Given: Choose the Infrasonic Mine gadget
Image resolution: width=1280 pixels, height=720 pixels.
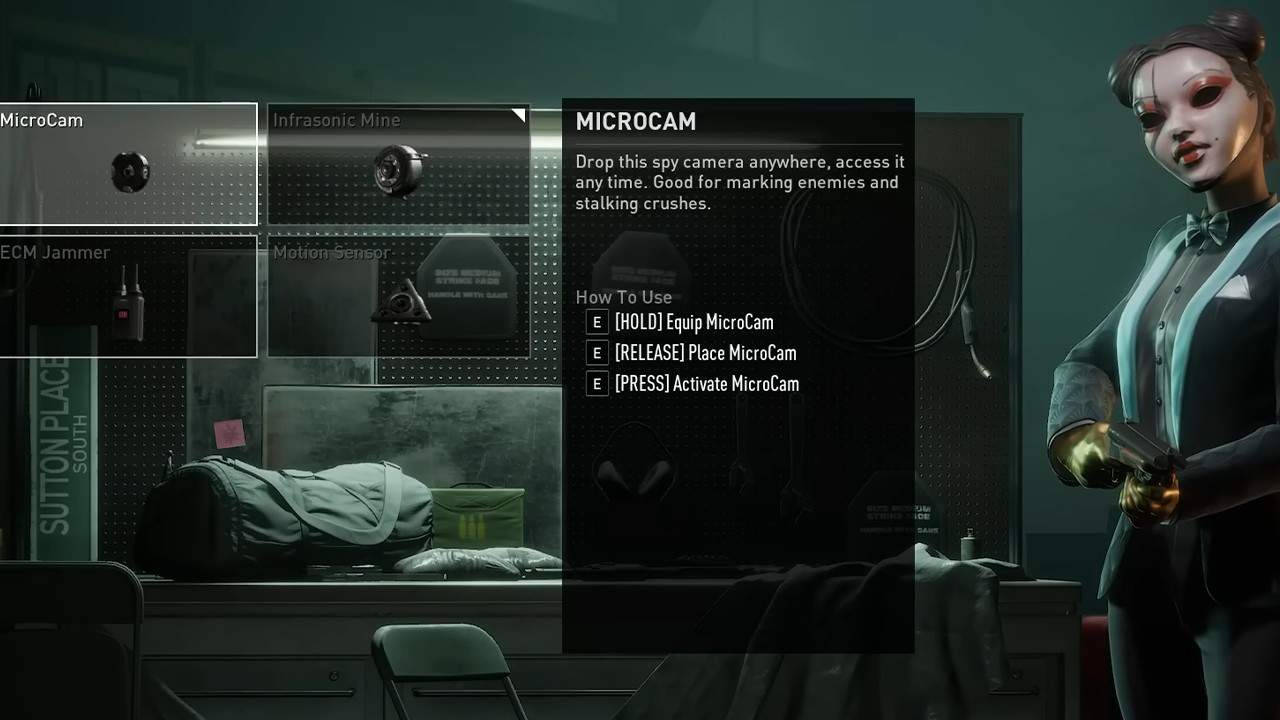Looking at the screenshot, I should (398, 165).
